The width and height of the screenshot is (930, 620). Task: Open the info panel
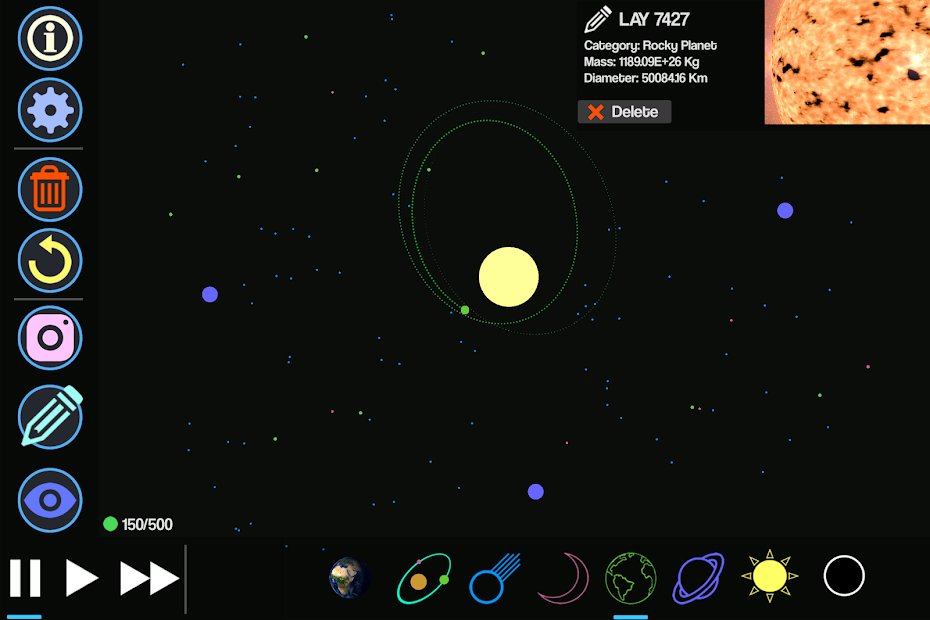tap(49, 38)
